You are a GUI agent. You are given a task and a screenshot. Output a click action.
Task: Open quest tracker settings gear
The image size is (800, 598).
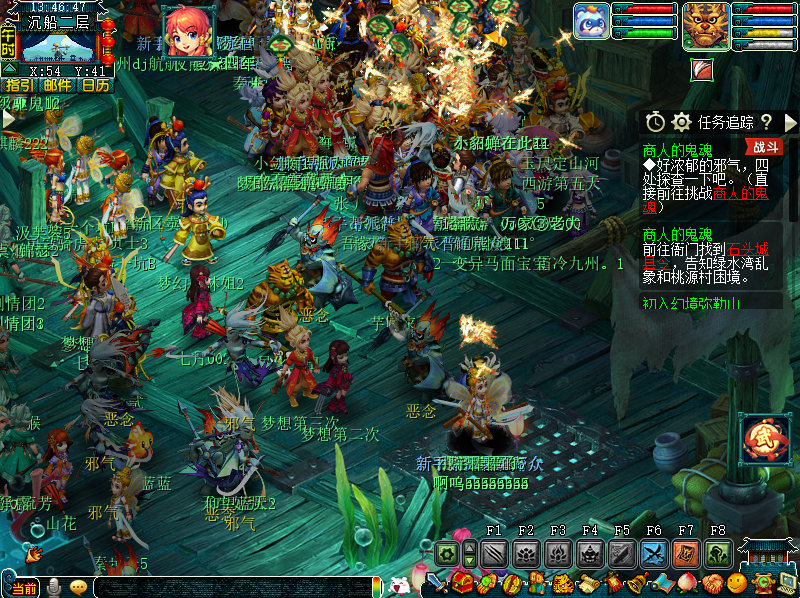tap(682, 122)
